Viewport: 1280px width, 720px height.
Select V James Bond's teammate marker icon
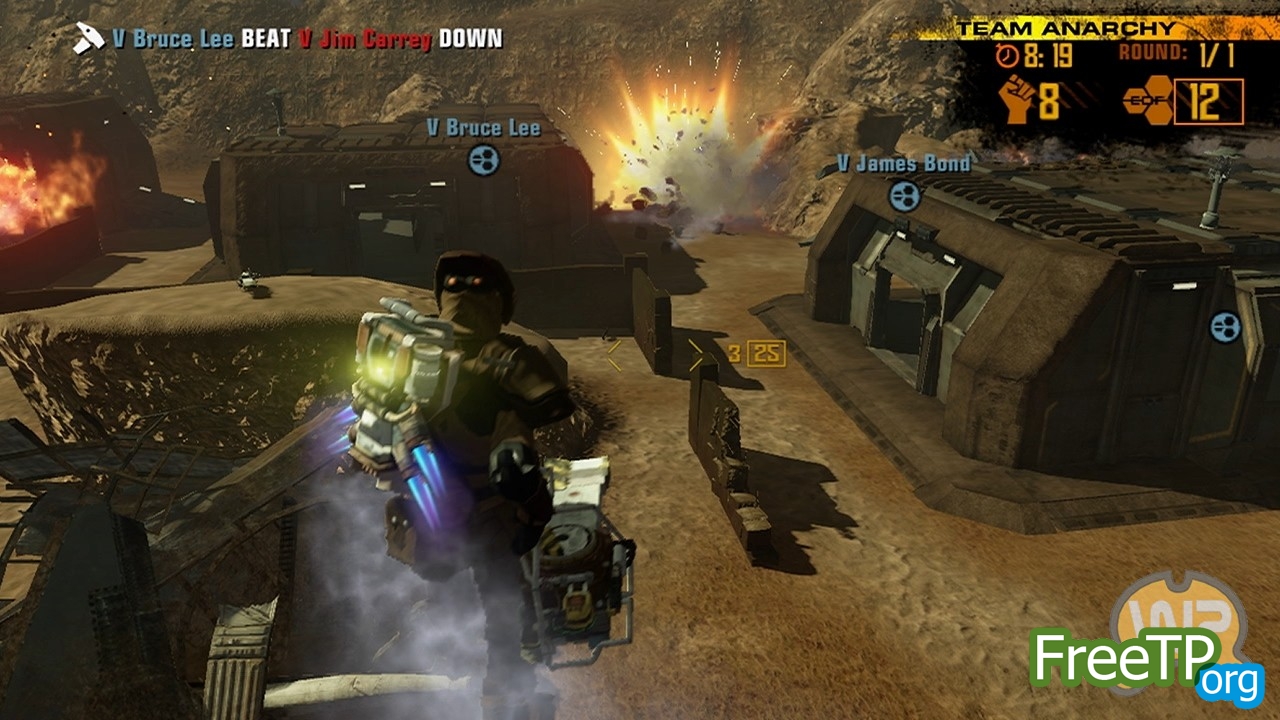coord(905,194)
